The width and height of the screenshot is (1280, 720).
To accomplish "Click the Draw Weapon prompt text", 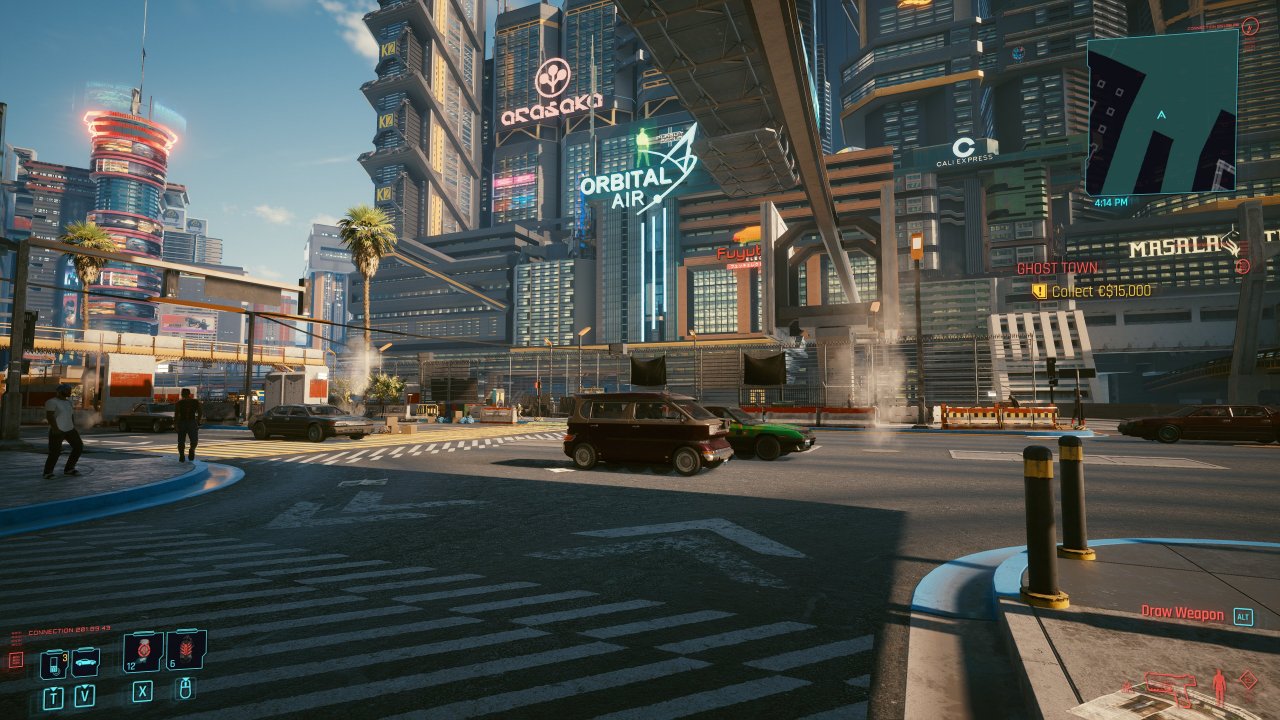I will click(x=1182, y=611).
